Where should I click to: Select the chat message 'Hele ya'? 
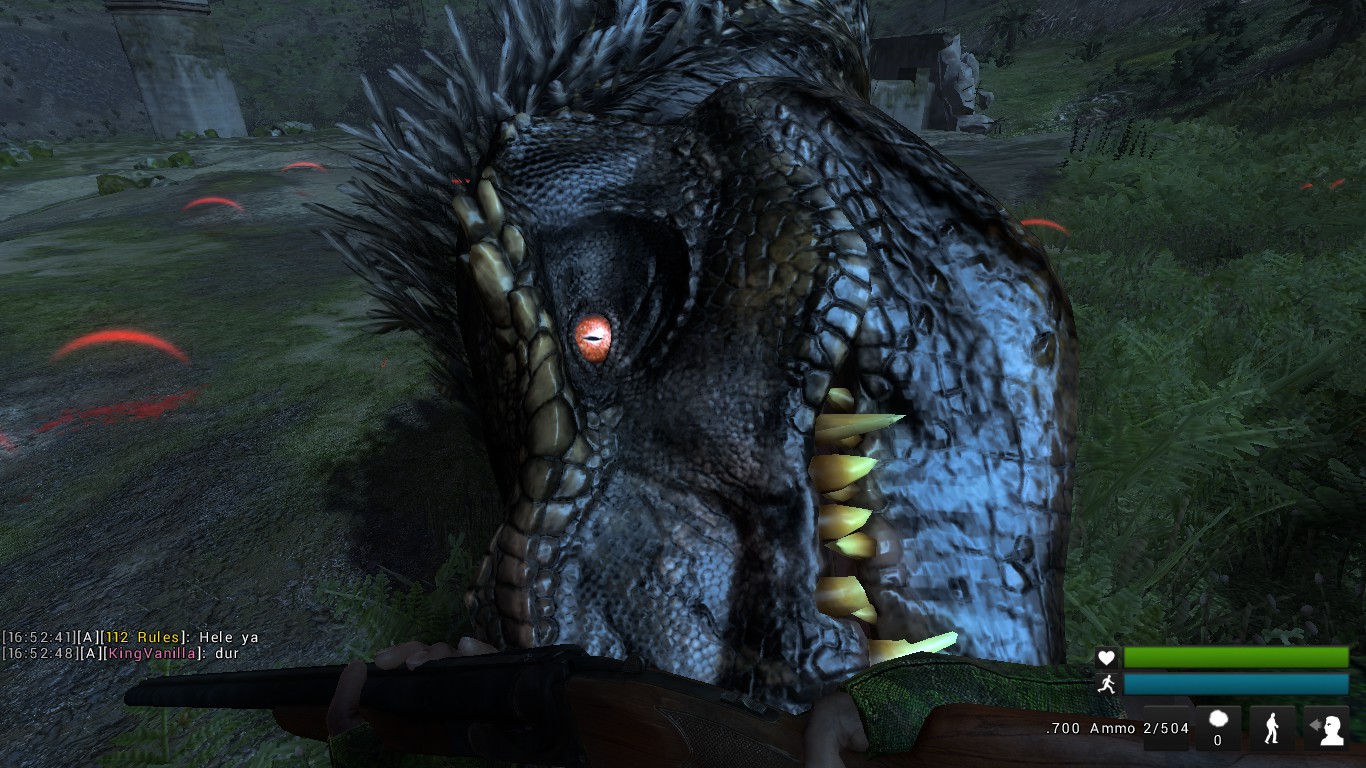[228, 637]
